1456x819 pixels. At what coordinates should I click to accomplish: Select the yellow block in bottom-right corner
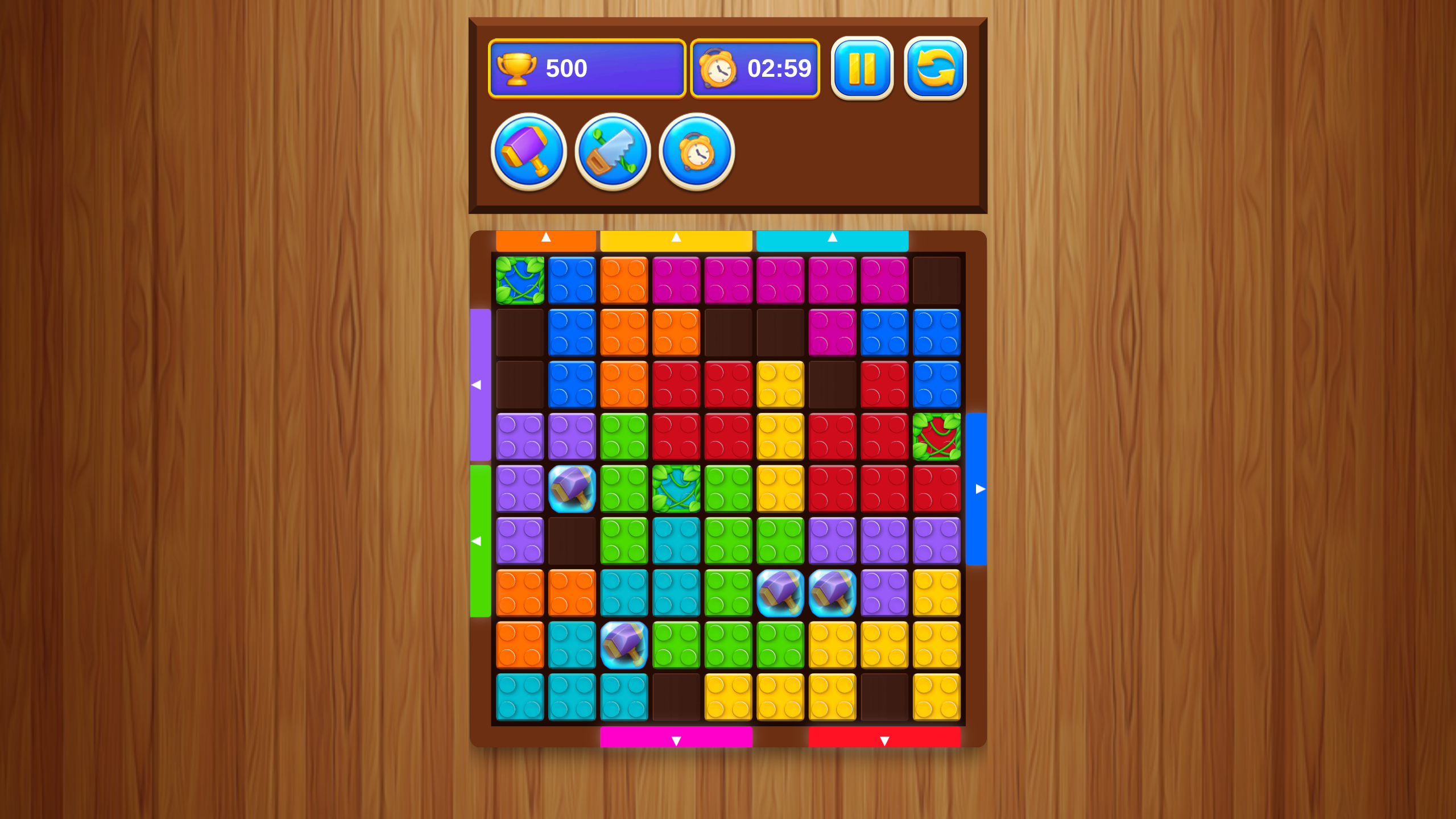[x=937, y=697]
